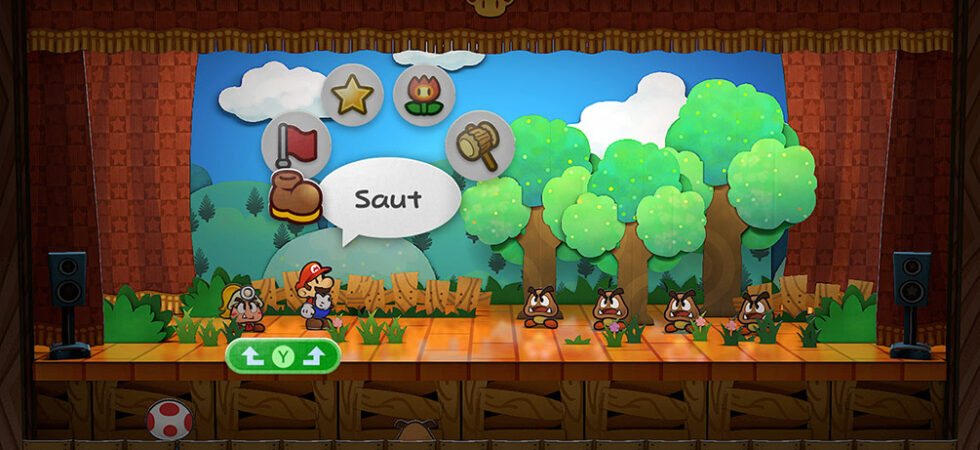Choose the wooden hammer attack icon

480,145
